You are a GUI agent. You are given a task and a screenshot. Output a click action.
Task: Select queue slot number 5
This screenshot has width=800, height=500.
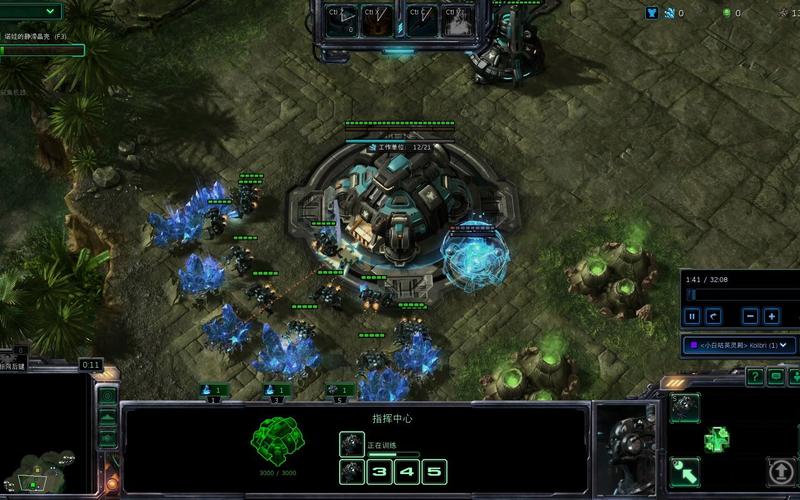pyautogui.click(x=433, y=471)
